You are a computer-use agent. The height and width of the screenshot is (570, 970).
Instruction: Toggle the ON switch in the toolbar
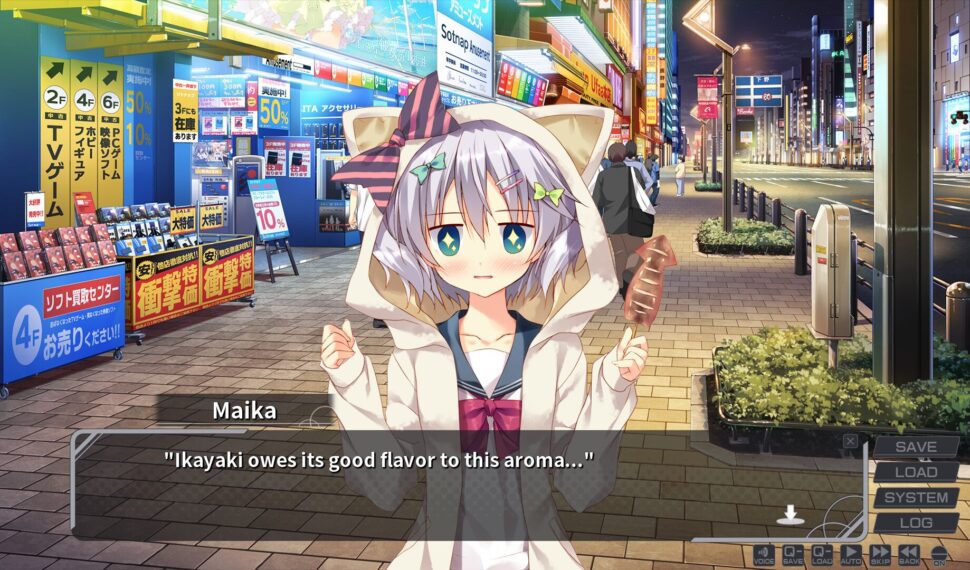point(939,553)
